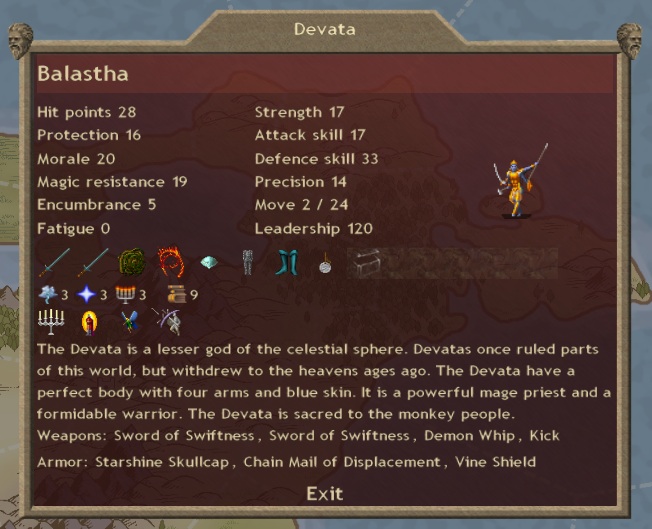The width and height of the screenshot is (652, 529).
Task: Inspect the Chain Mail of Displacement armor slot
Action: 247,263
